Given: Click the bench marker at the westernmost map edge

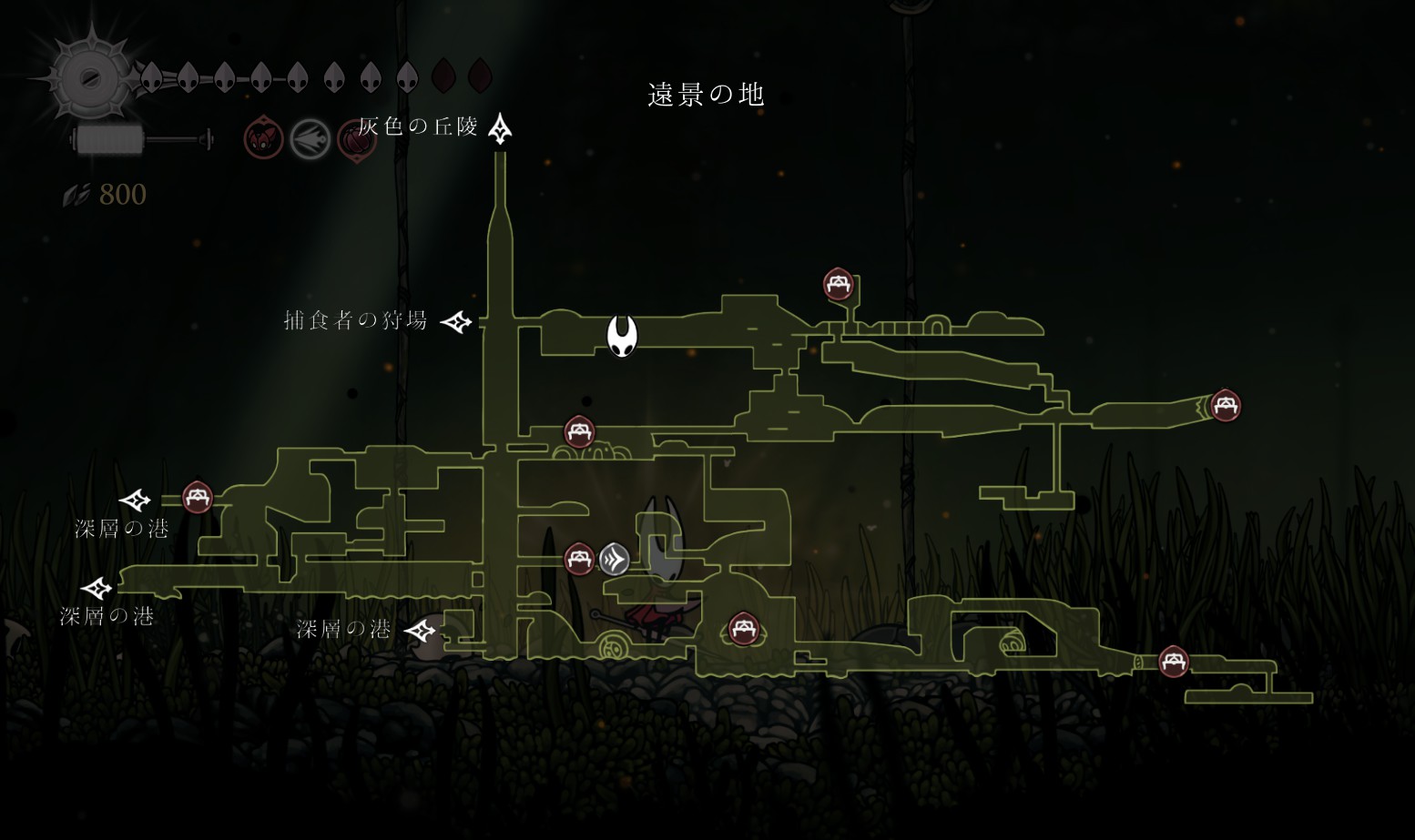Looking at the screenshot, I should [198, 497].
